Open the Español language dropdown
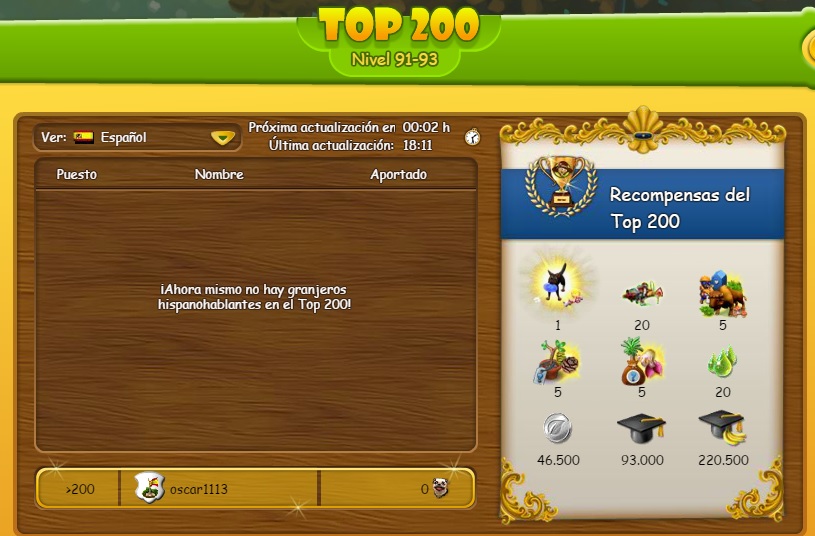This screenshot has height=536, width=815. [222, 138]
